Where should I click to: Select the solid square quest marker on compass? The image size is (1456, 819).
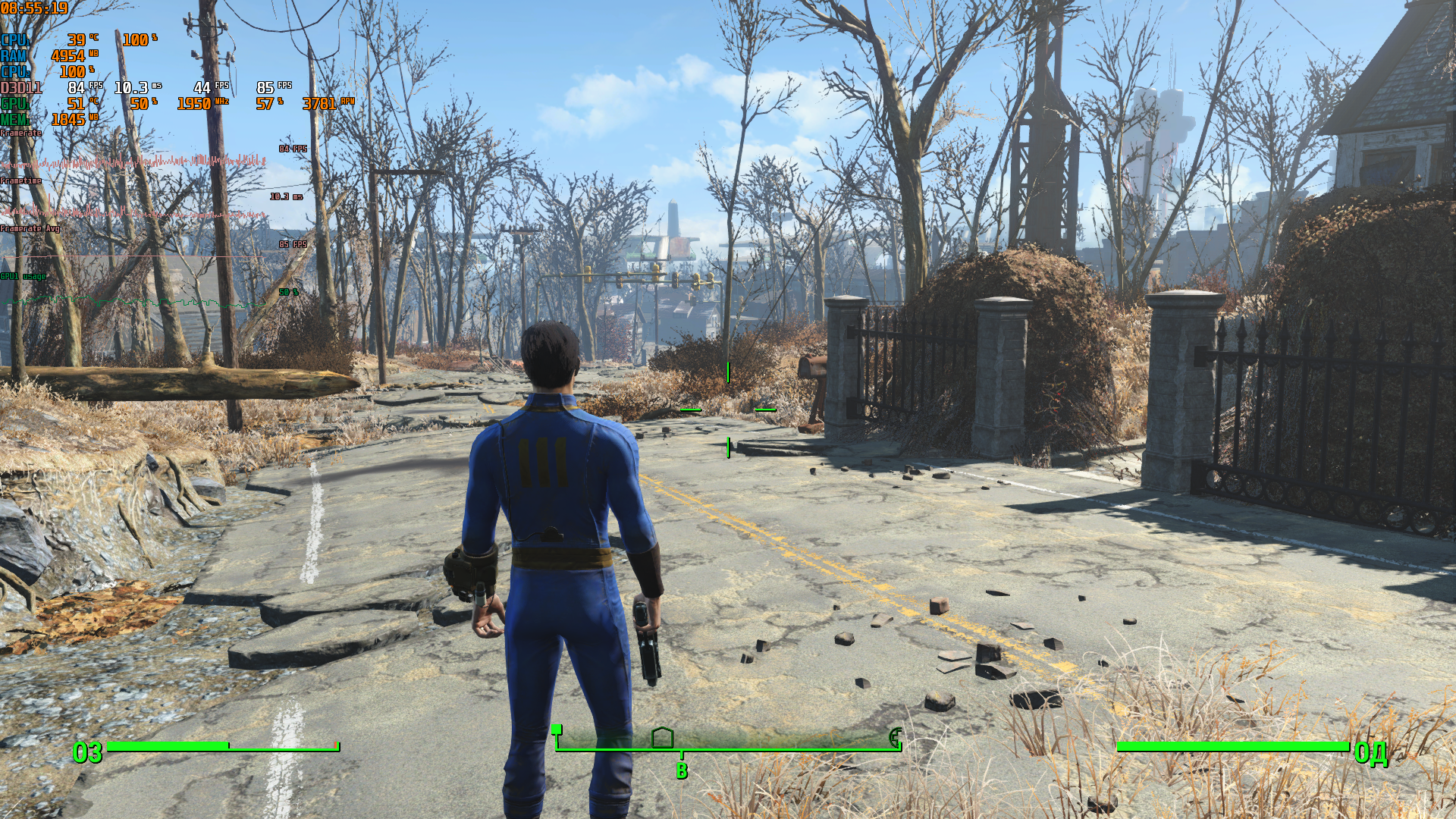[x=557, y=730]
